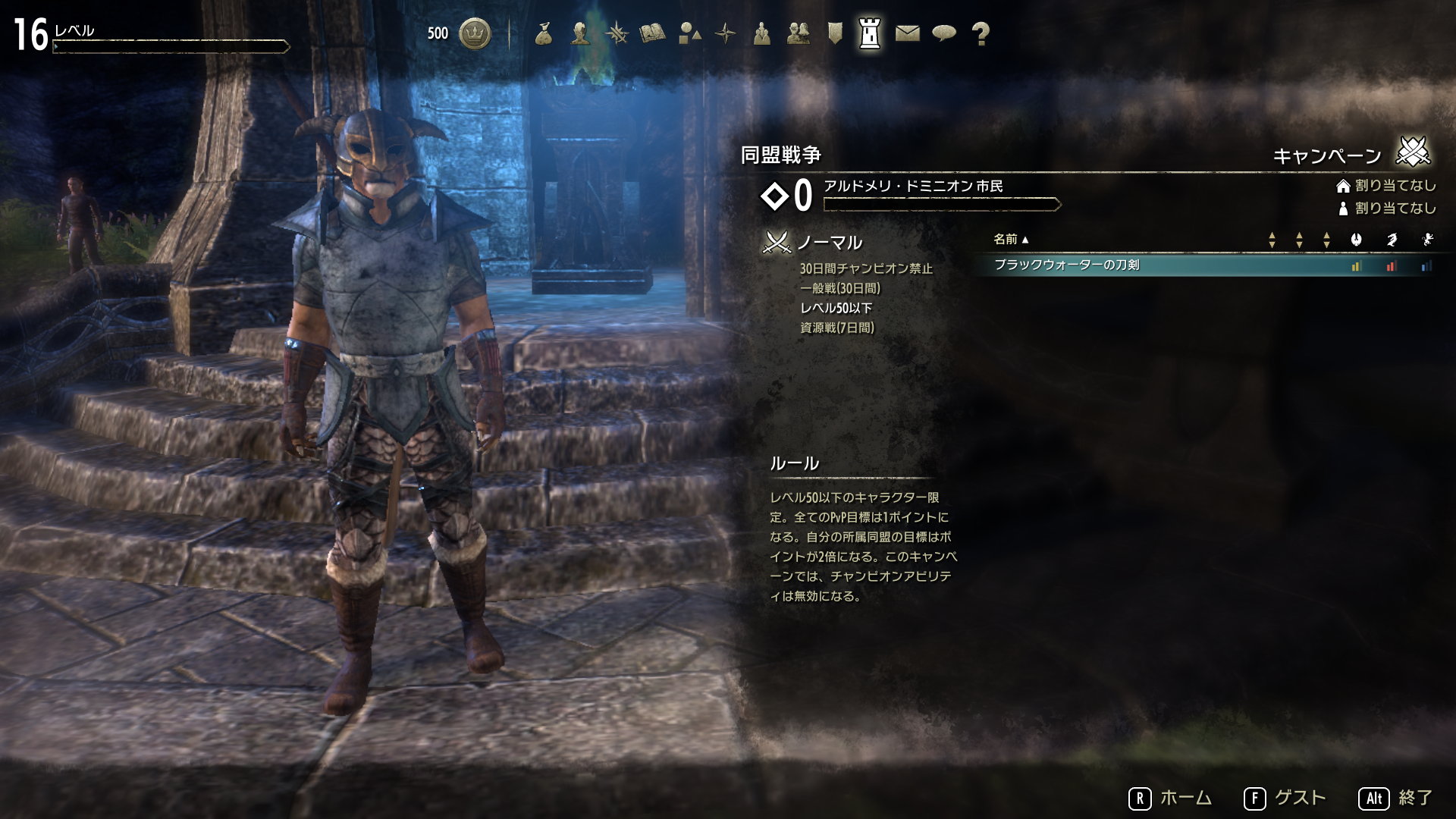Open the character head icon
The image size is (1456, 819).
click(579, 32)
